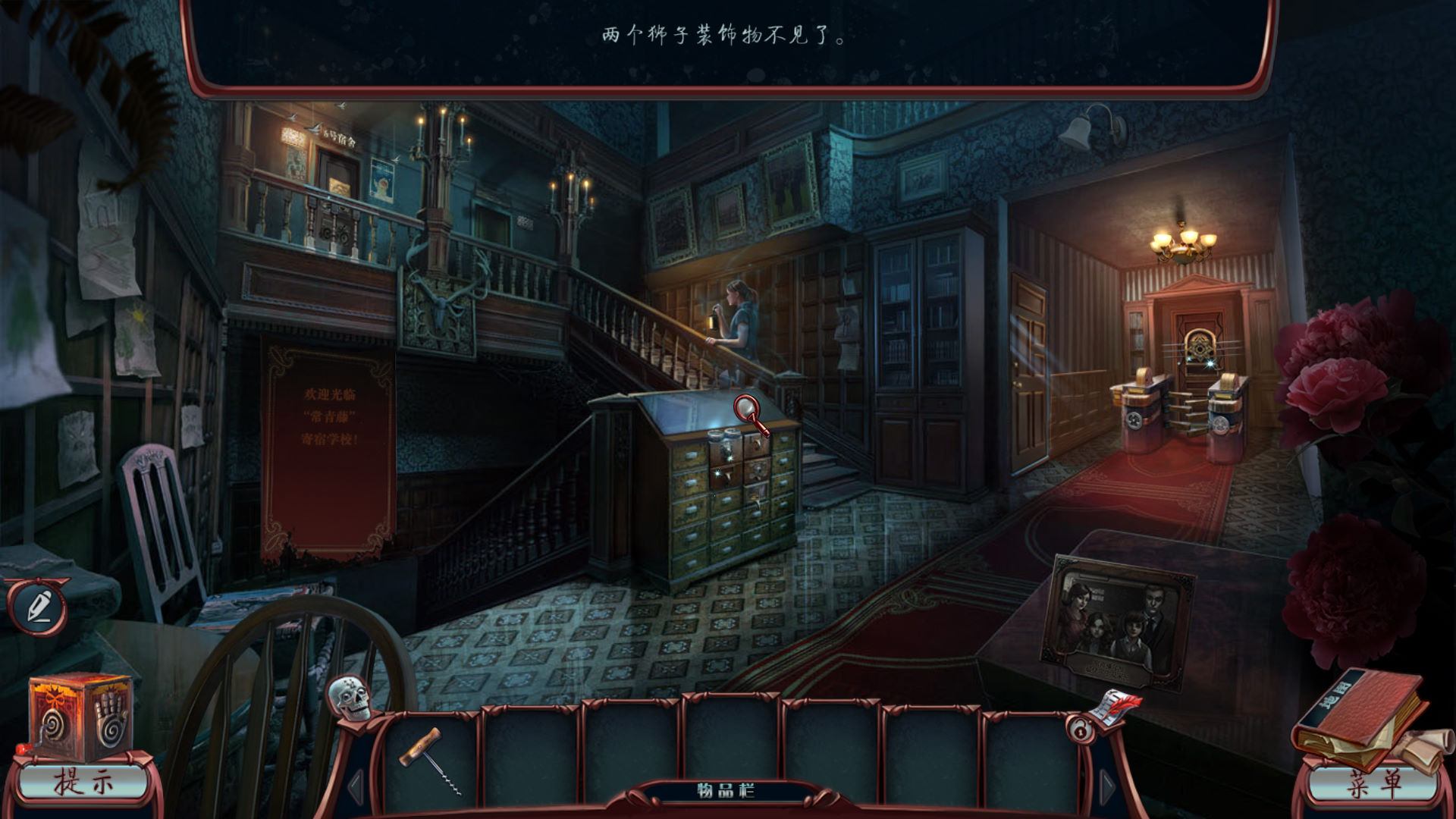
Task: Toggle the inventory padlock
Action: [1078, 730]
